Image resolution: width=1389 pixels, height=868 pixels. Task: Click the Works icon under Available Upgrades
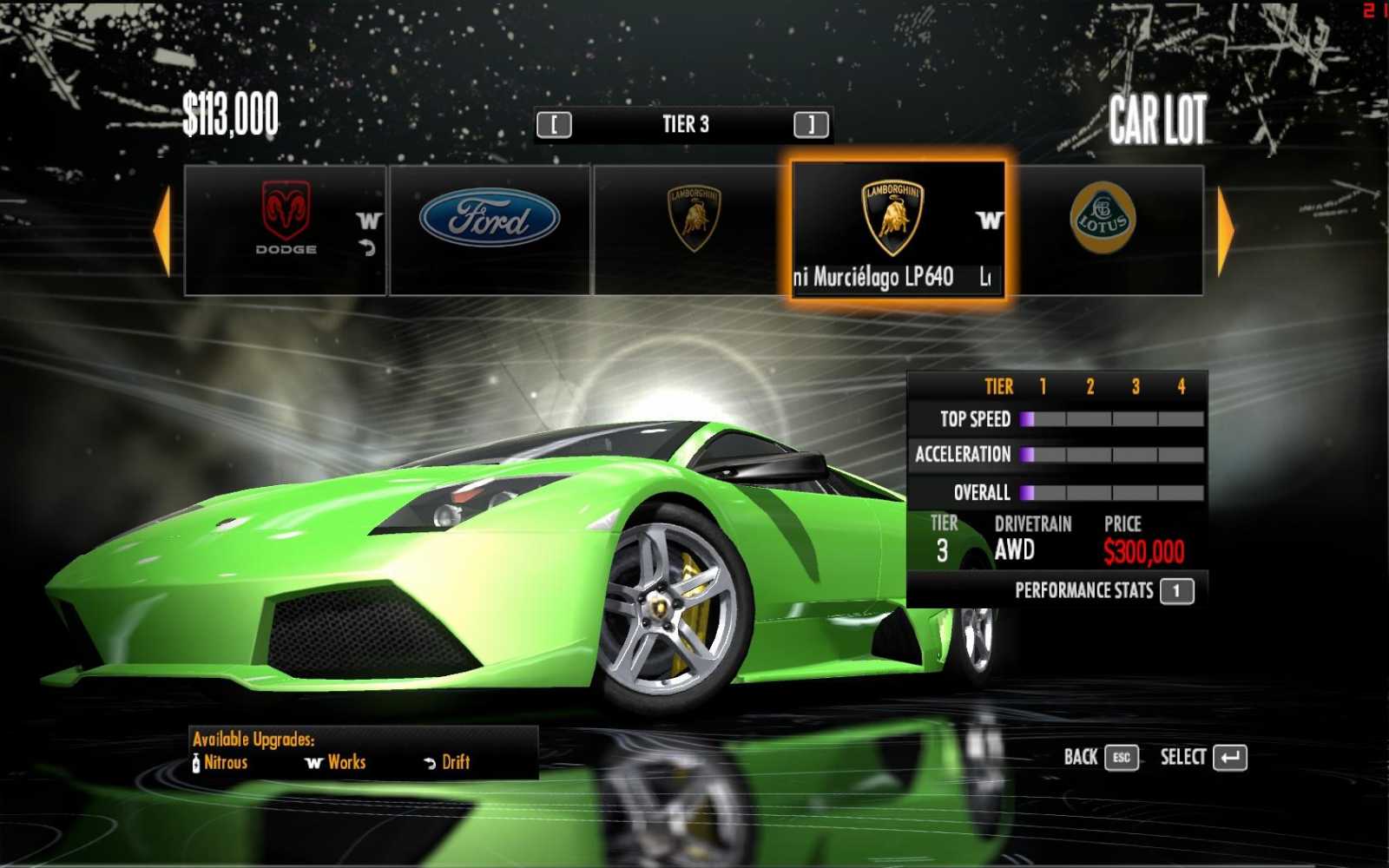(x=313, y=763)
